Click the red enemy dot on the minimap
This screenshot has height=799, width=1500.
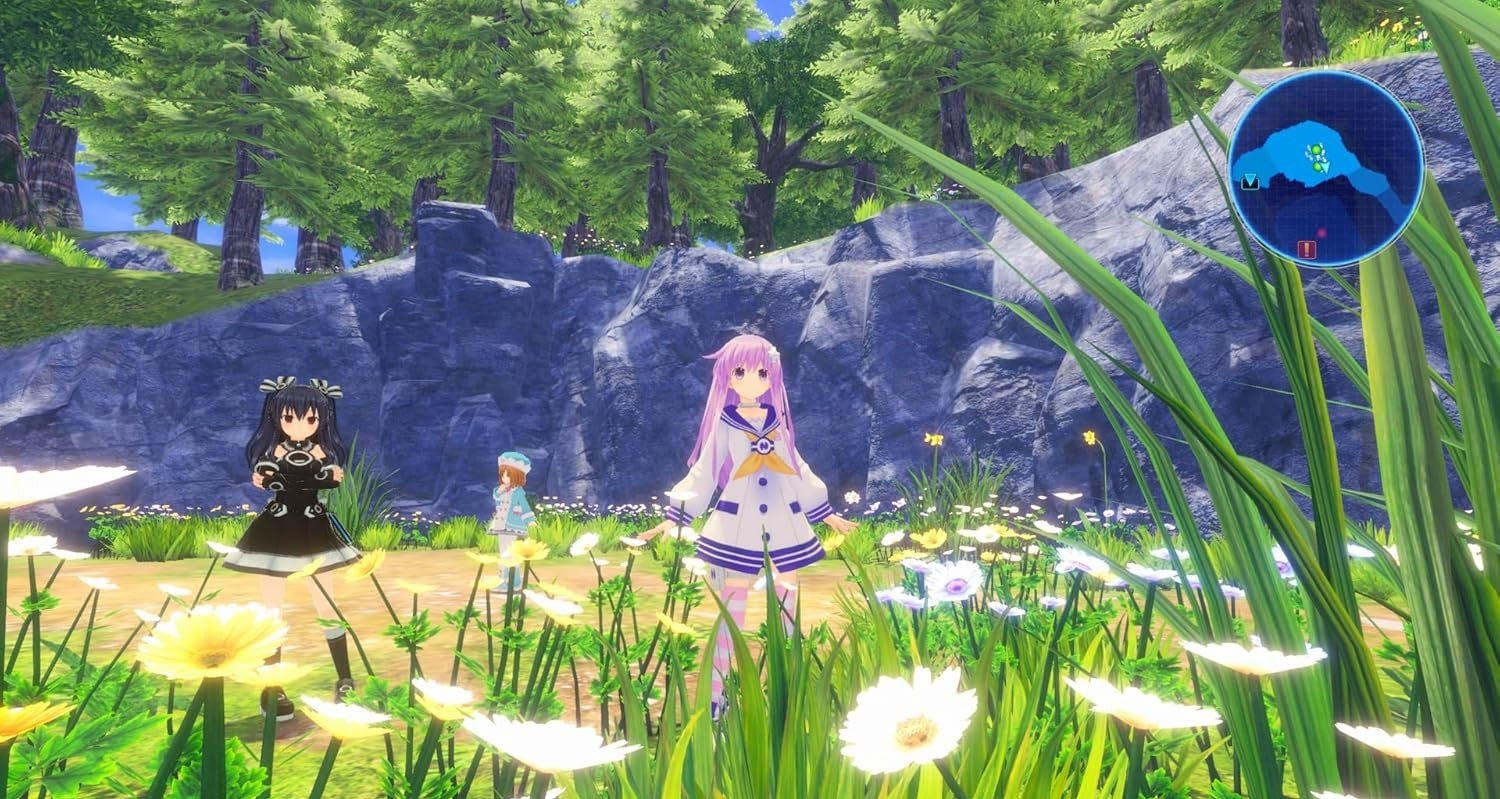(x=1322, y=233)
